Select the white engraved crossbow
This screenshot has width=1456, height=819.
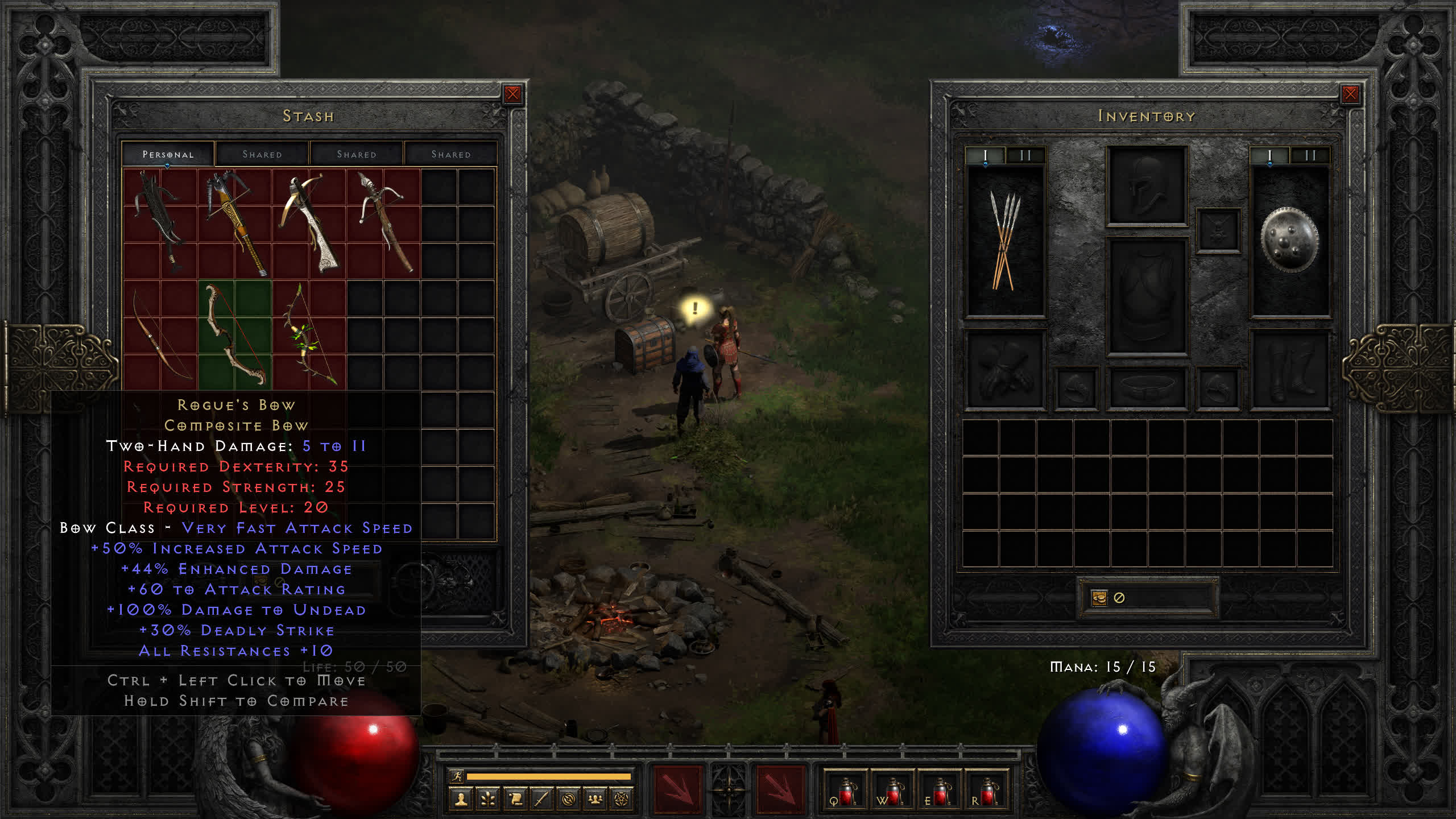point(309,222)
